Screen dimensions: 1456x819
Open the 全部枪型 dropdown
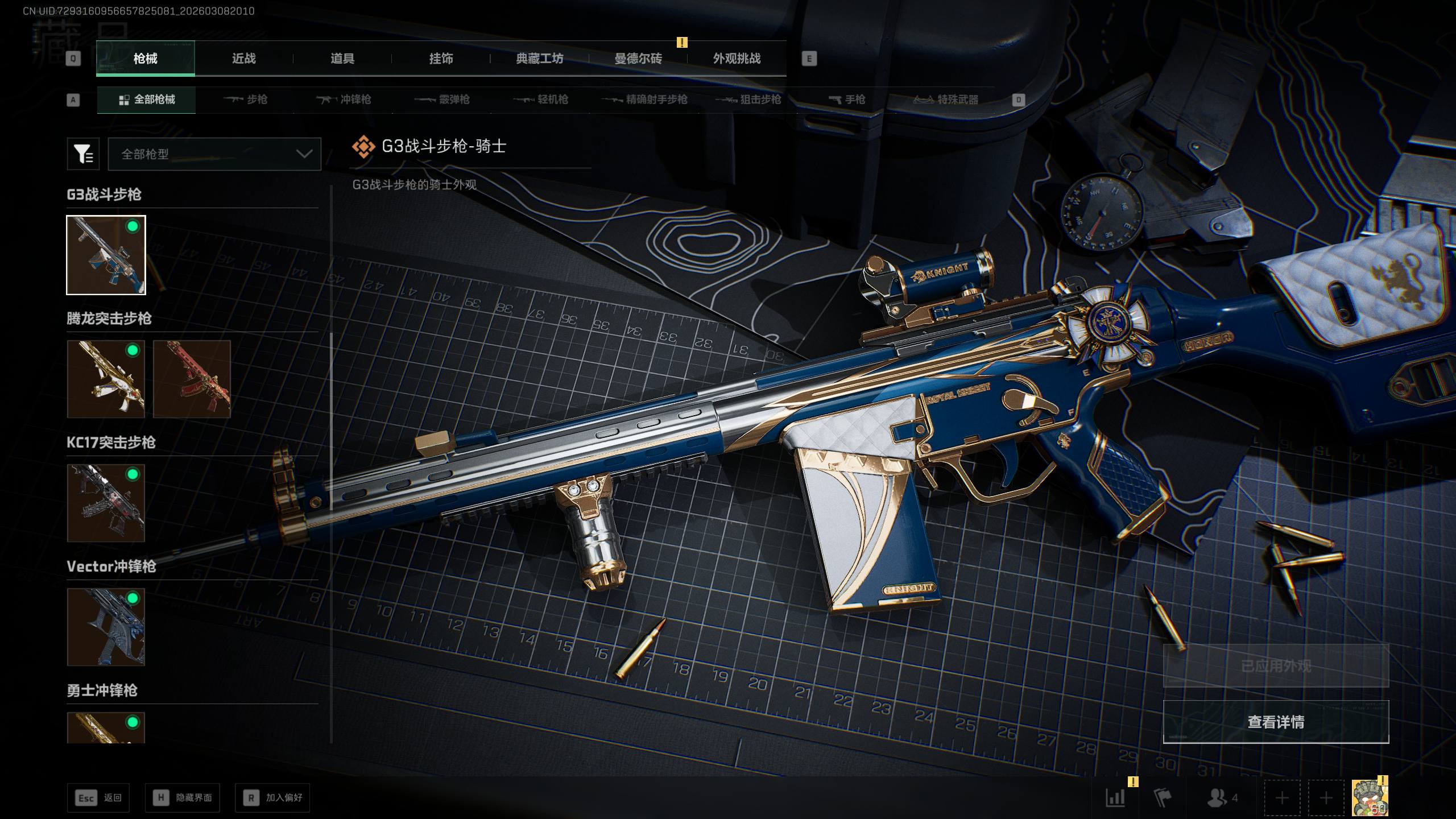[x=214, y=154]
